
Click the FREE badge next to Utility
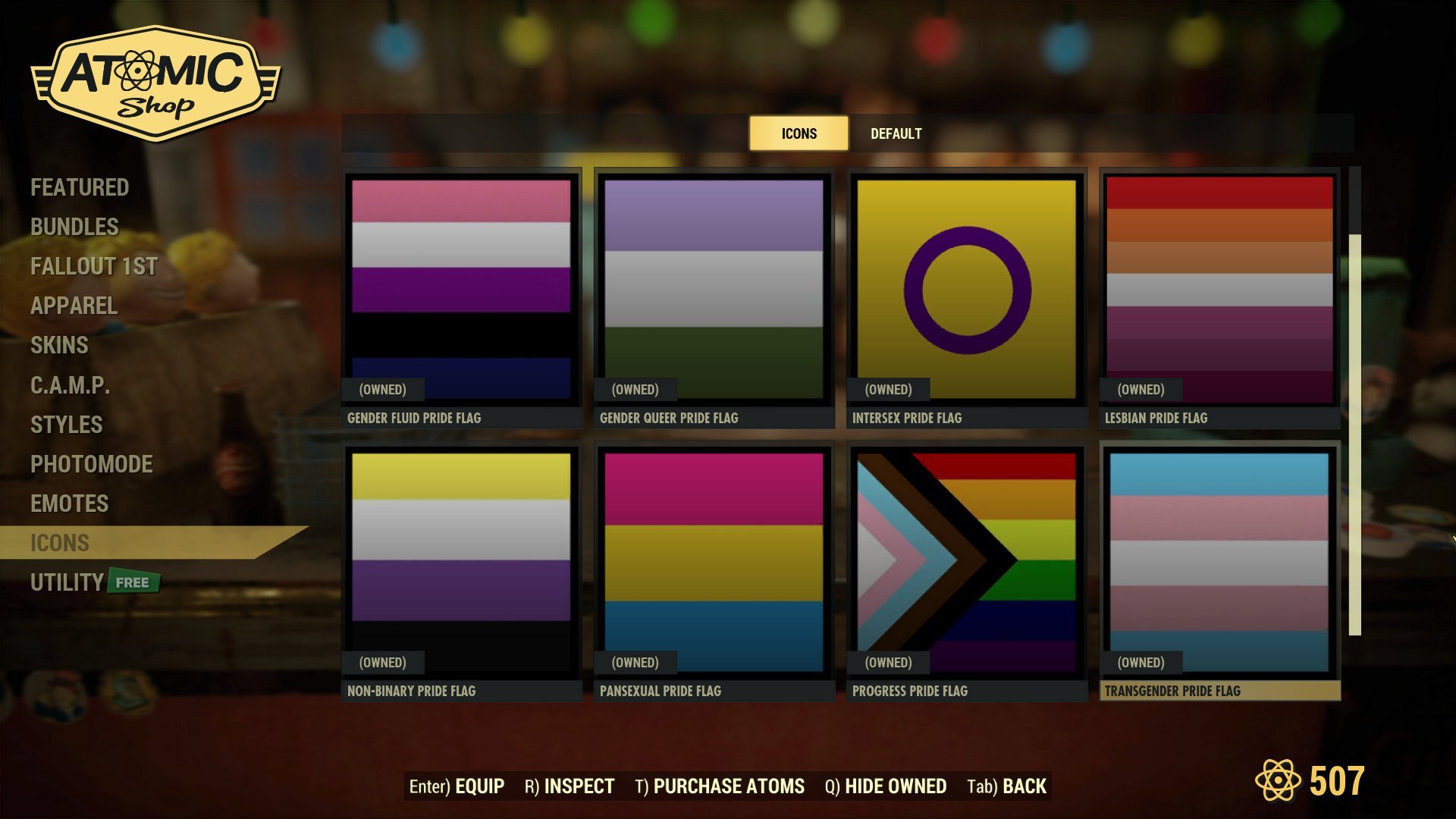point(133,582)
